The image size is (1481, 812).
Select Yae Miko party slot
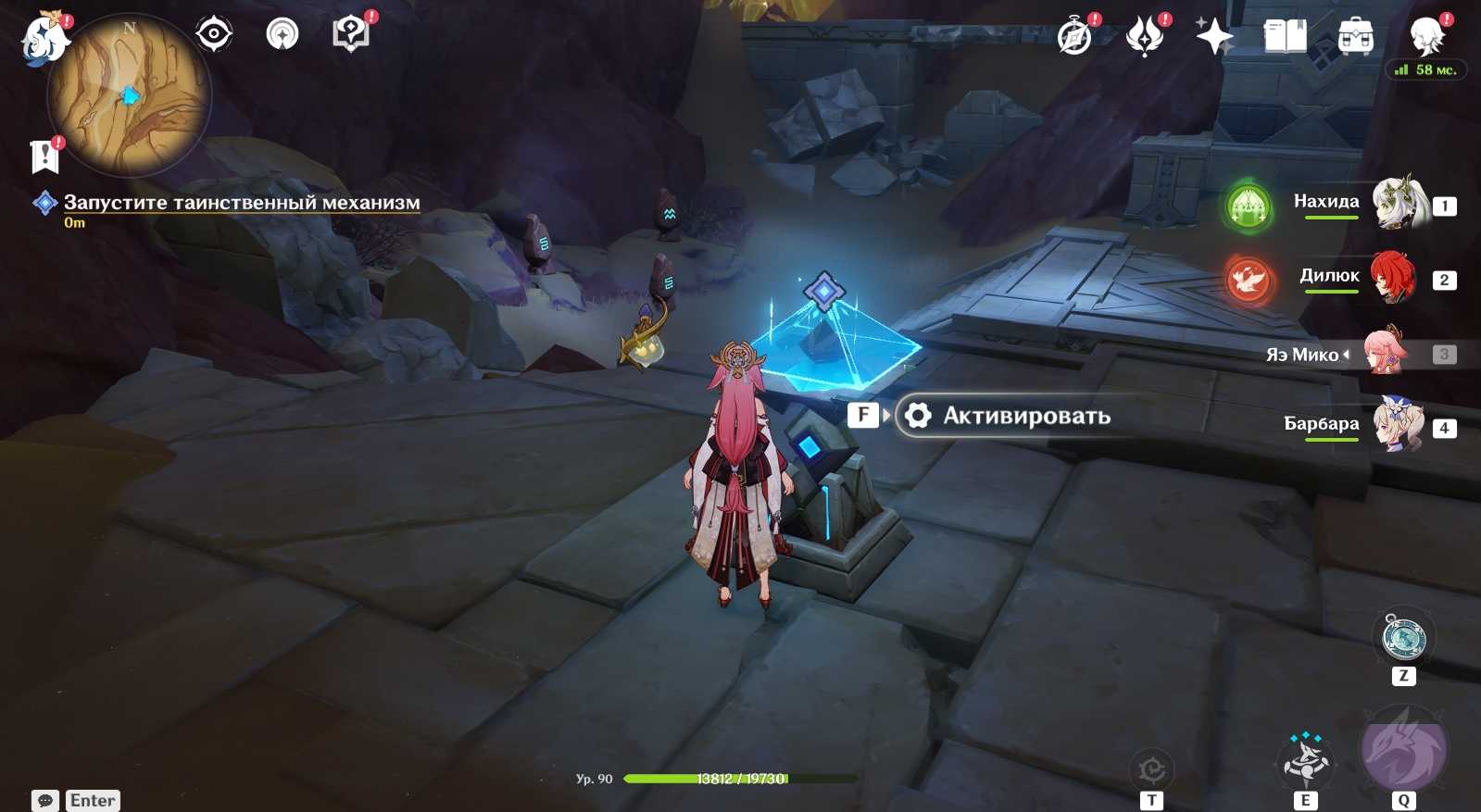coord(1387,353)
